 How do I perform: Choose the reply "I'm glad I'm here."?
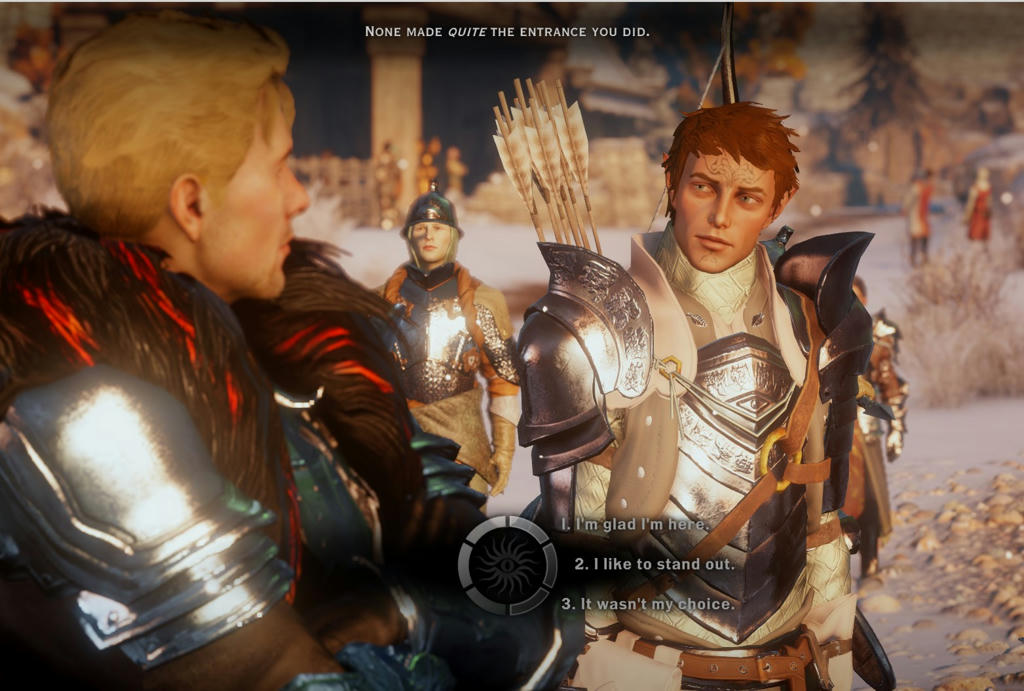click(635, 524)
